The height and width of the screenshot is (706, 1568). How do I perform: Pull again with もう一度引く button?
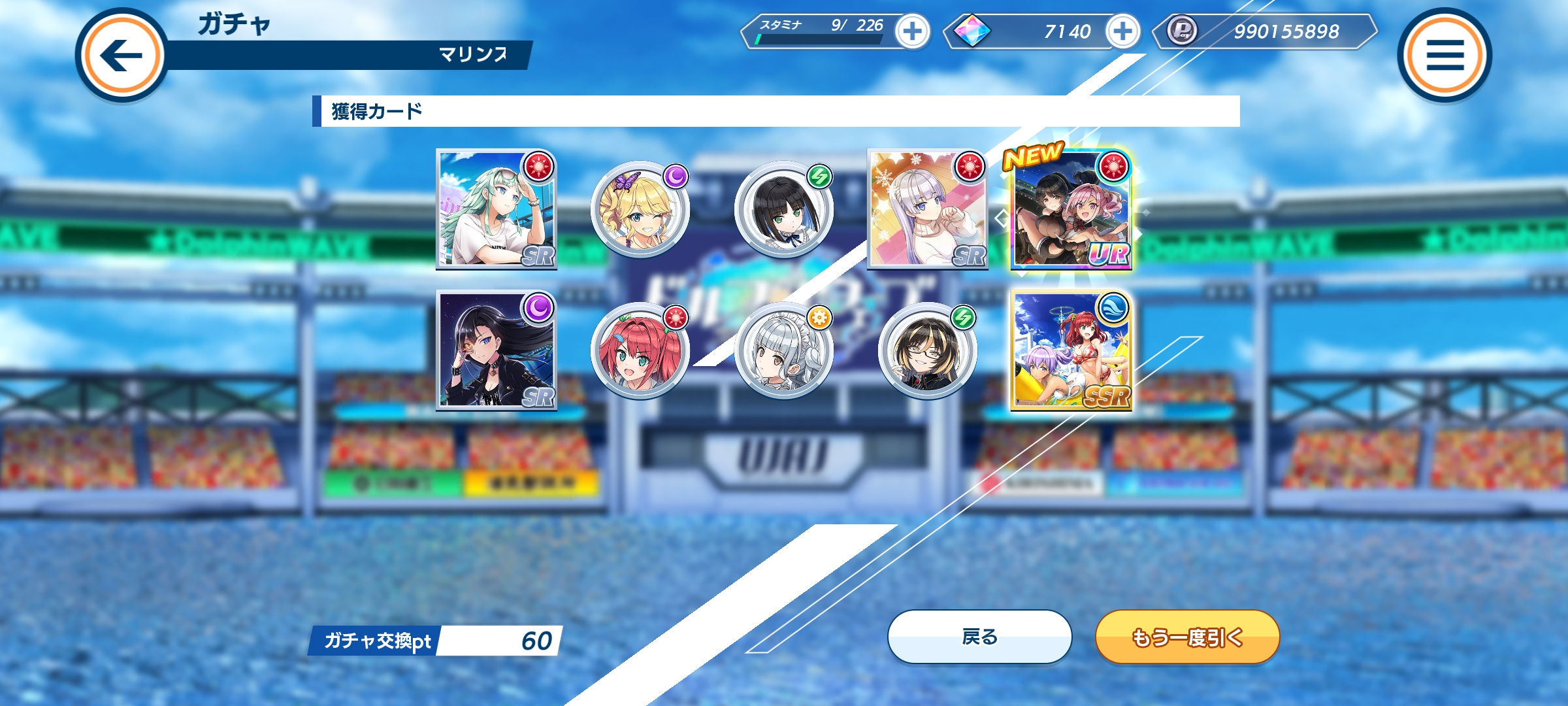(1187, 637)
